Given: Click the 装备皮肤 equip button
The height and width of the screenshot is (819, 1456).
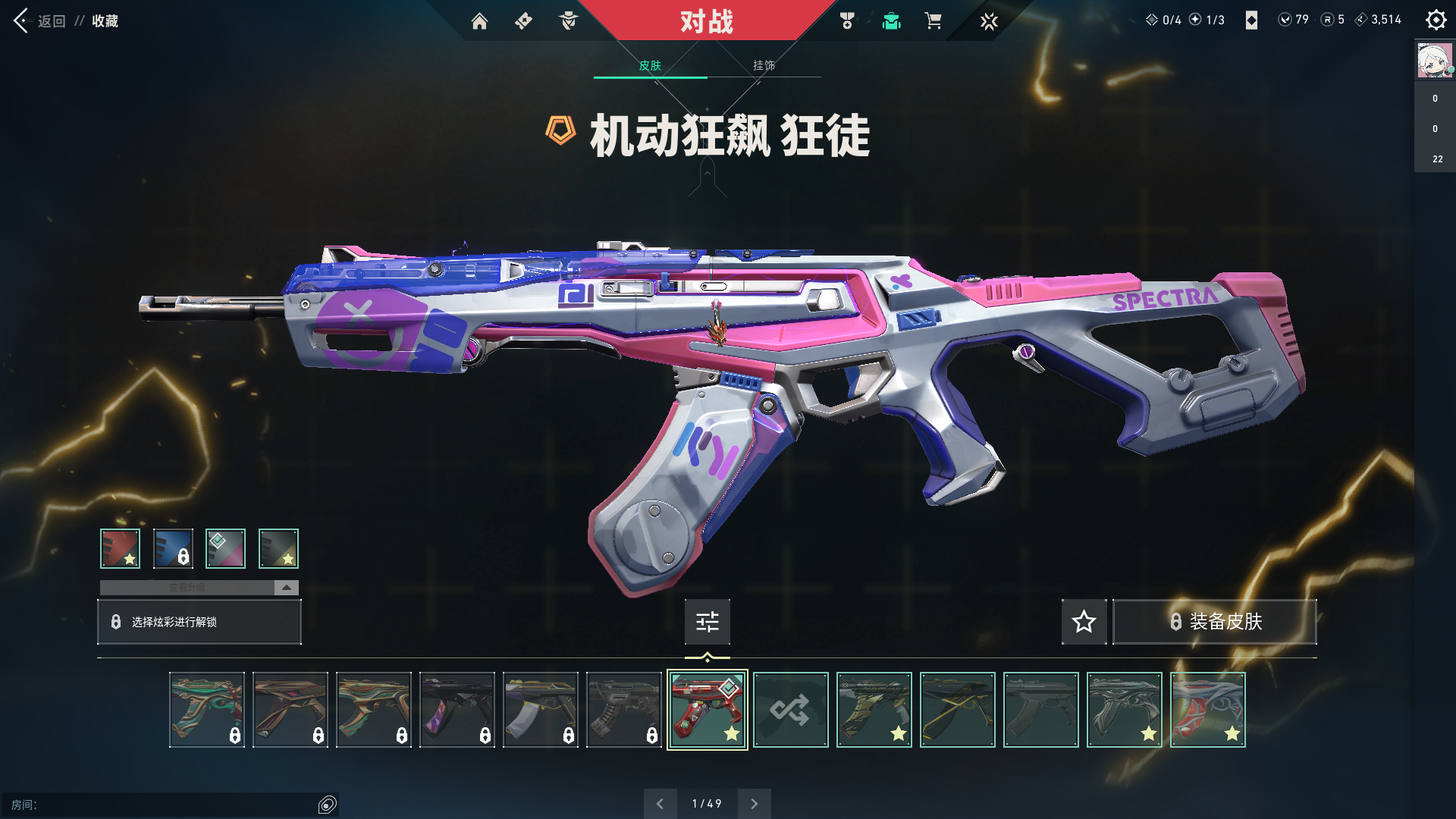Looking at the screenshot, I should click(x=1214, y=622).
